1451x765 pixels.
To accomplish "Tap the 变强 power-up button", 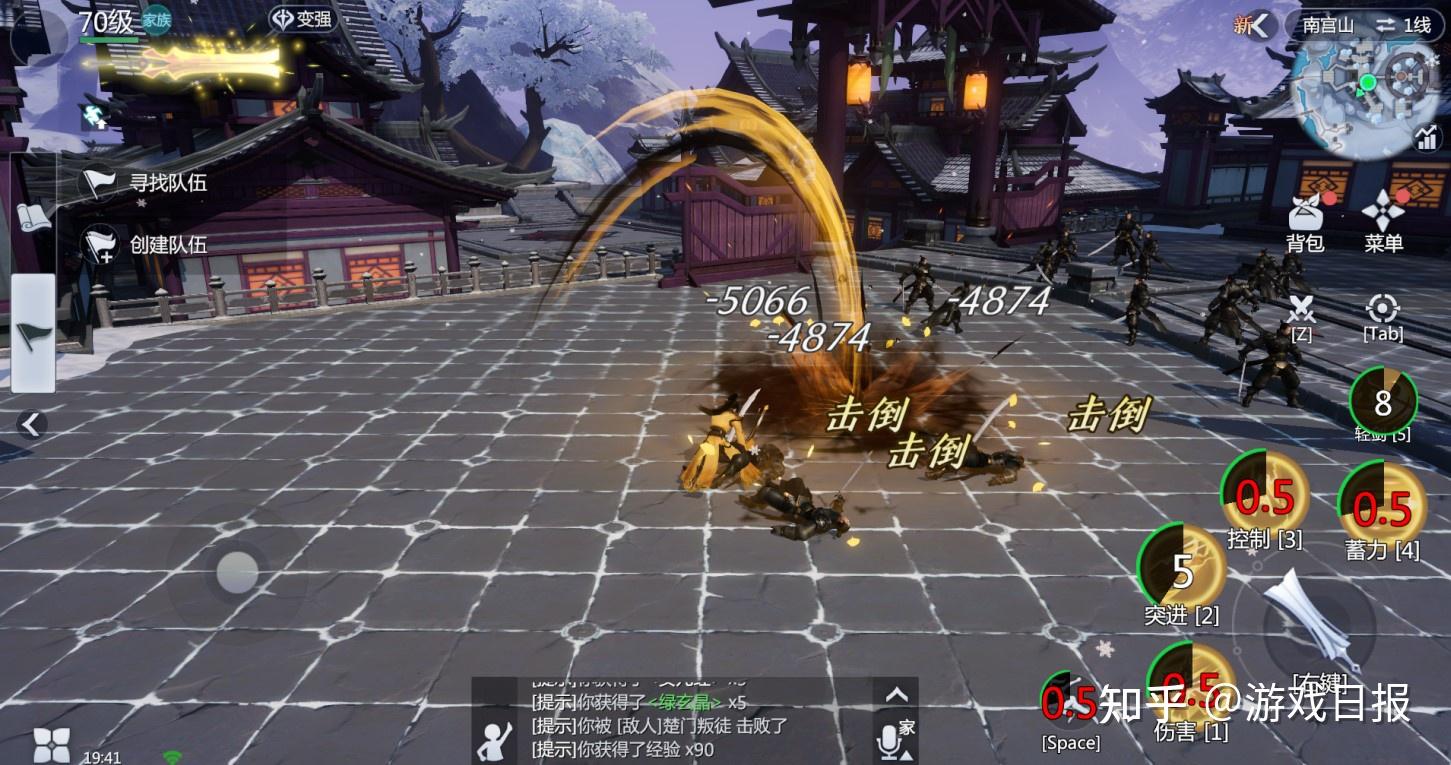I will pos(303,19).
